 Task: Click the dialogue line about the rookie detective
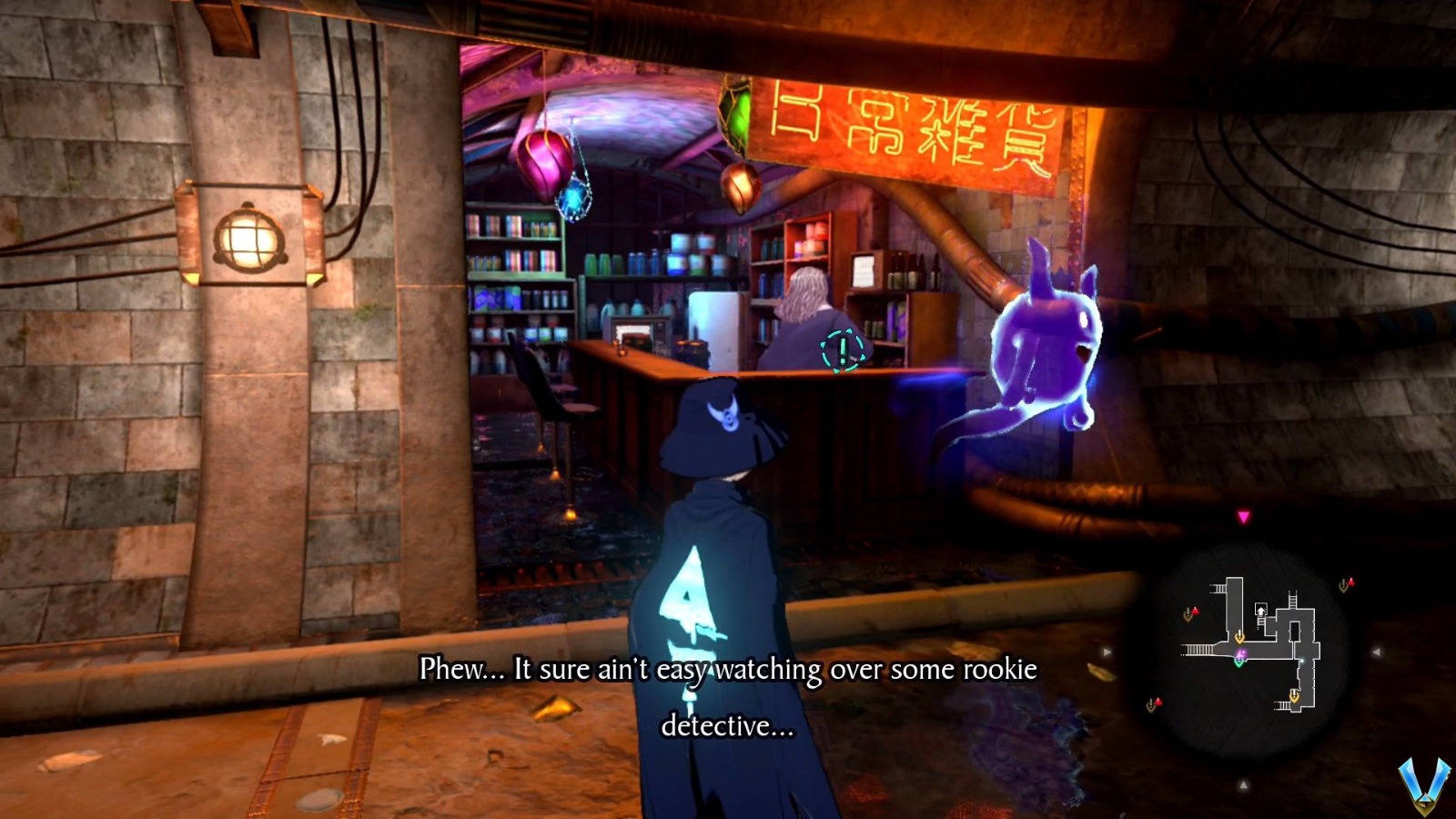(728, 671)
